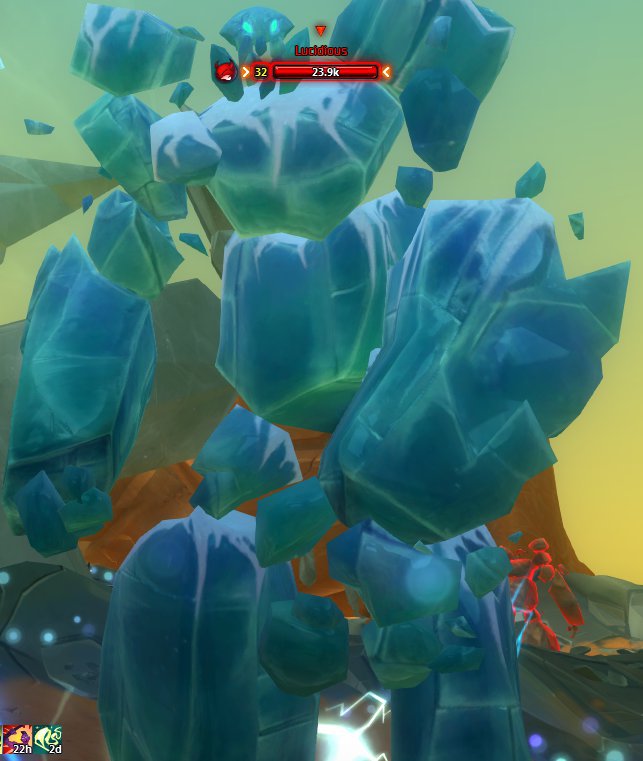Screen dimensions: 643x761
Task: Select the Lucidious nameplate
Action: 320,50
